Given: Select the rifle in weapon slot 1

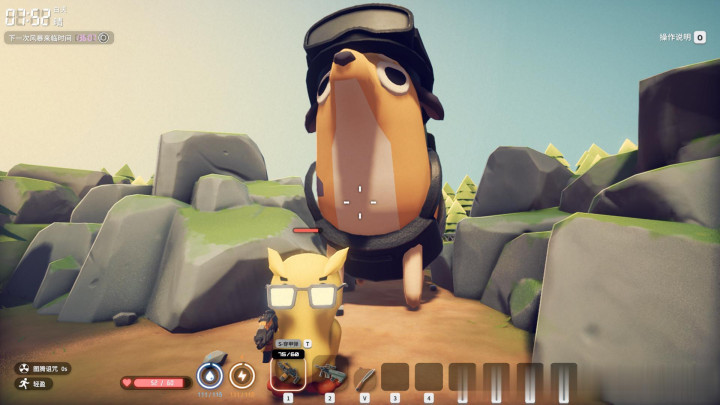Looking at the screenshot, I should [x=288, y=374].
